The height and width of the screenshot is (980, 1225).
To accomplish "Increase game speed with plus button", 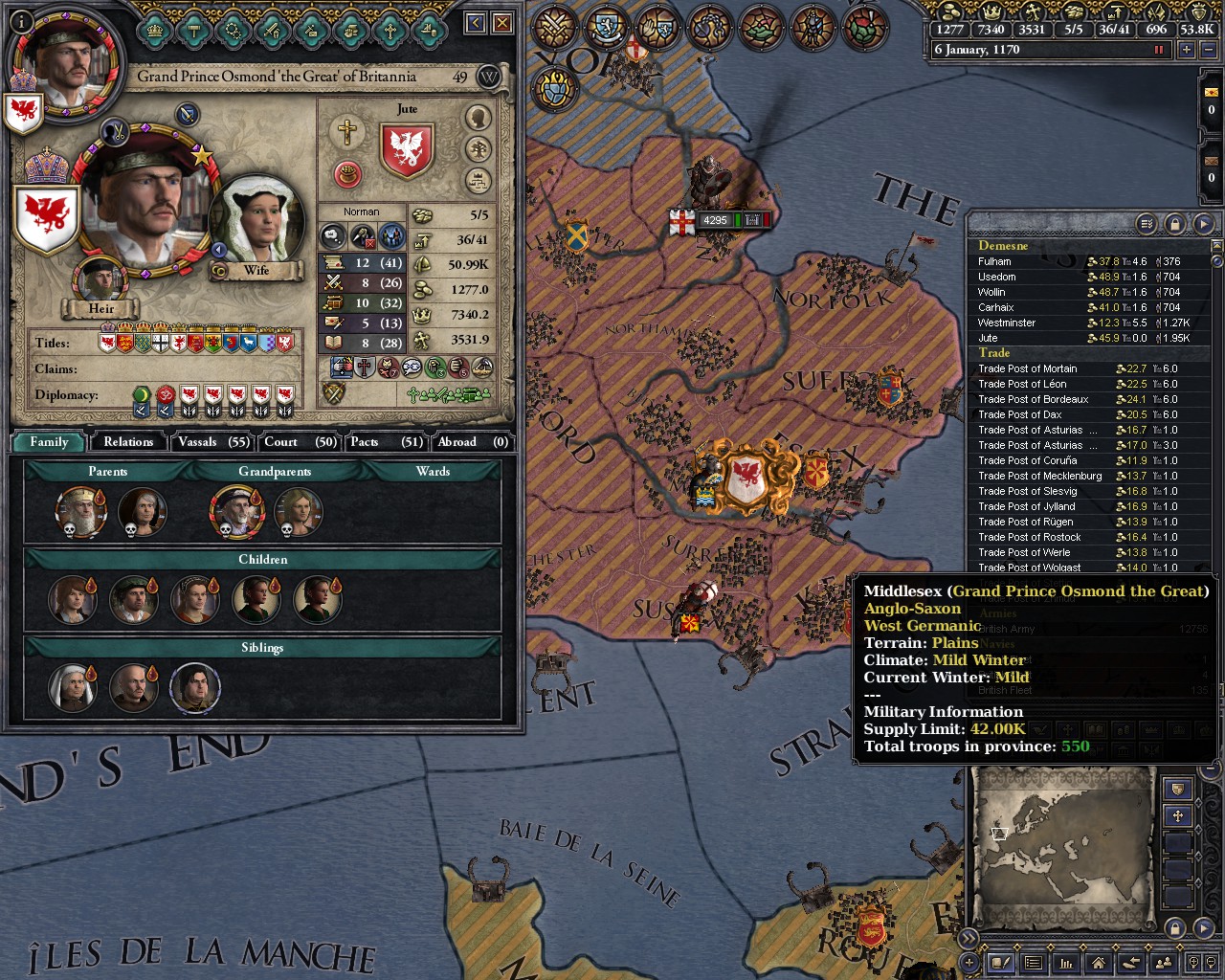I will click(1187, 50).
